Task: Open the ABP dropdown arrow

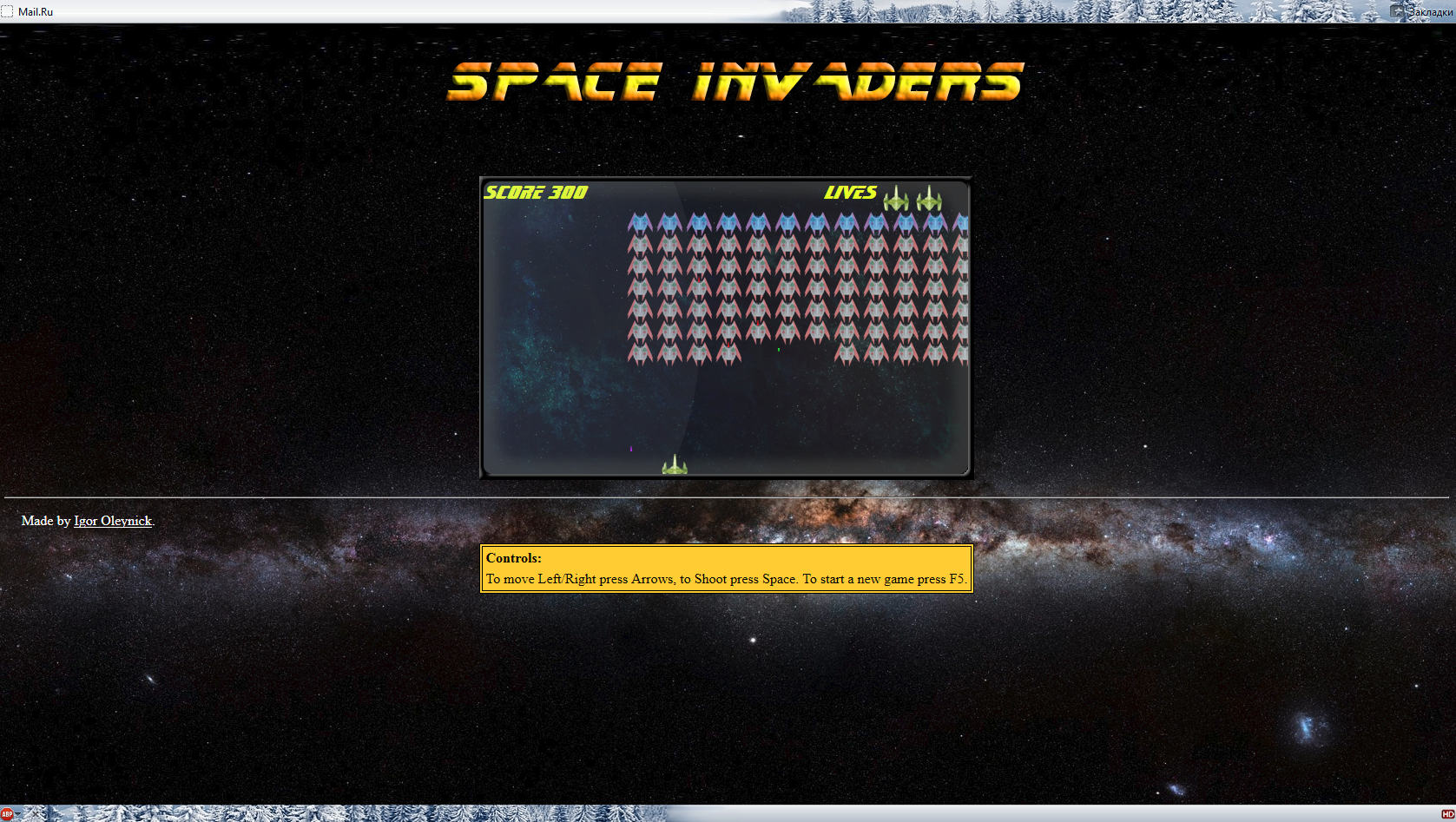Action: pyautogui.click(x=17, y=814)
